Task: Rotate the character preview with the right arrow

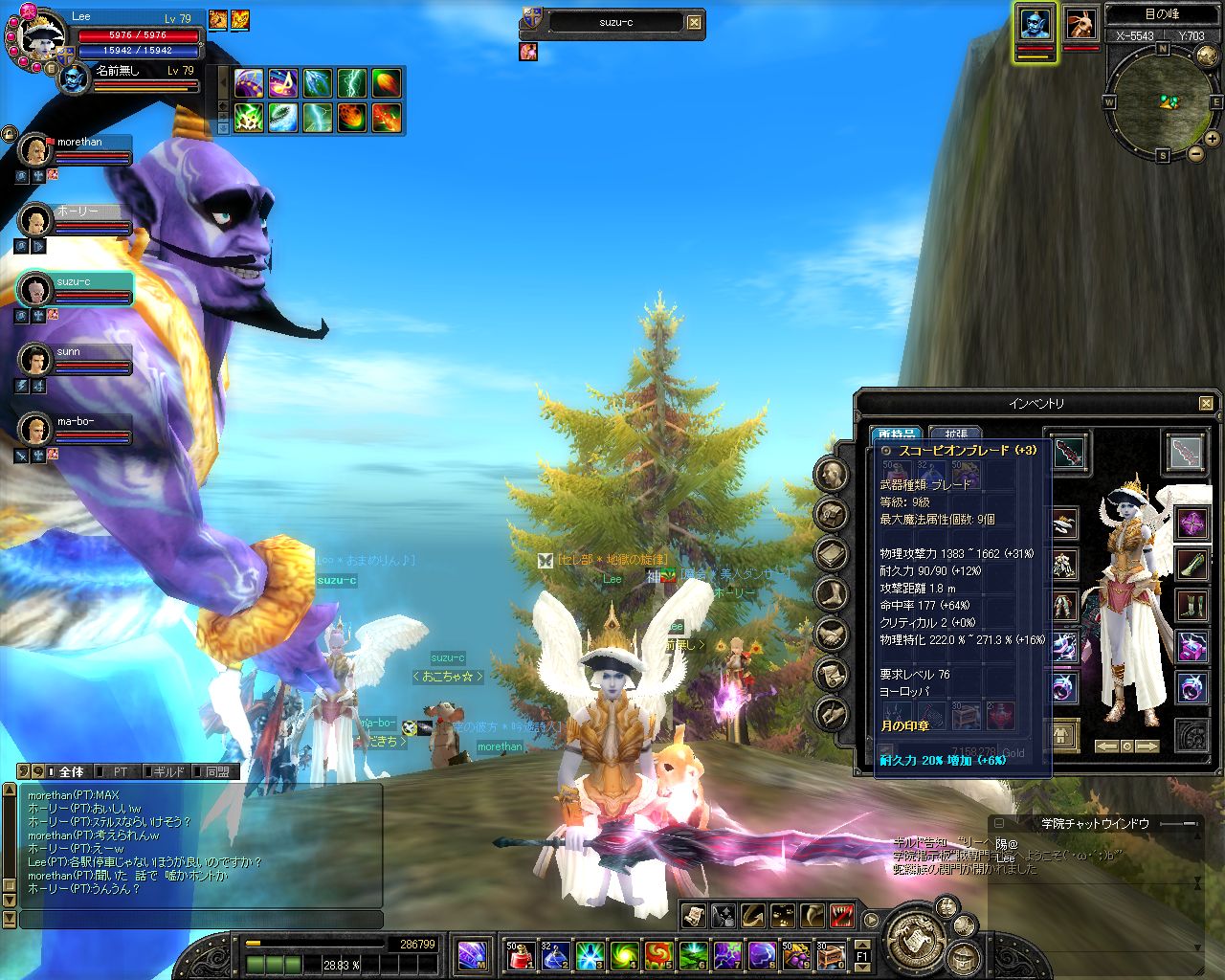Action: [x=1147, y=746]
